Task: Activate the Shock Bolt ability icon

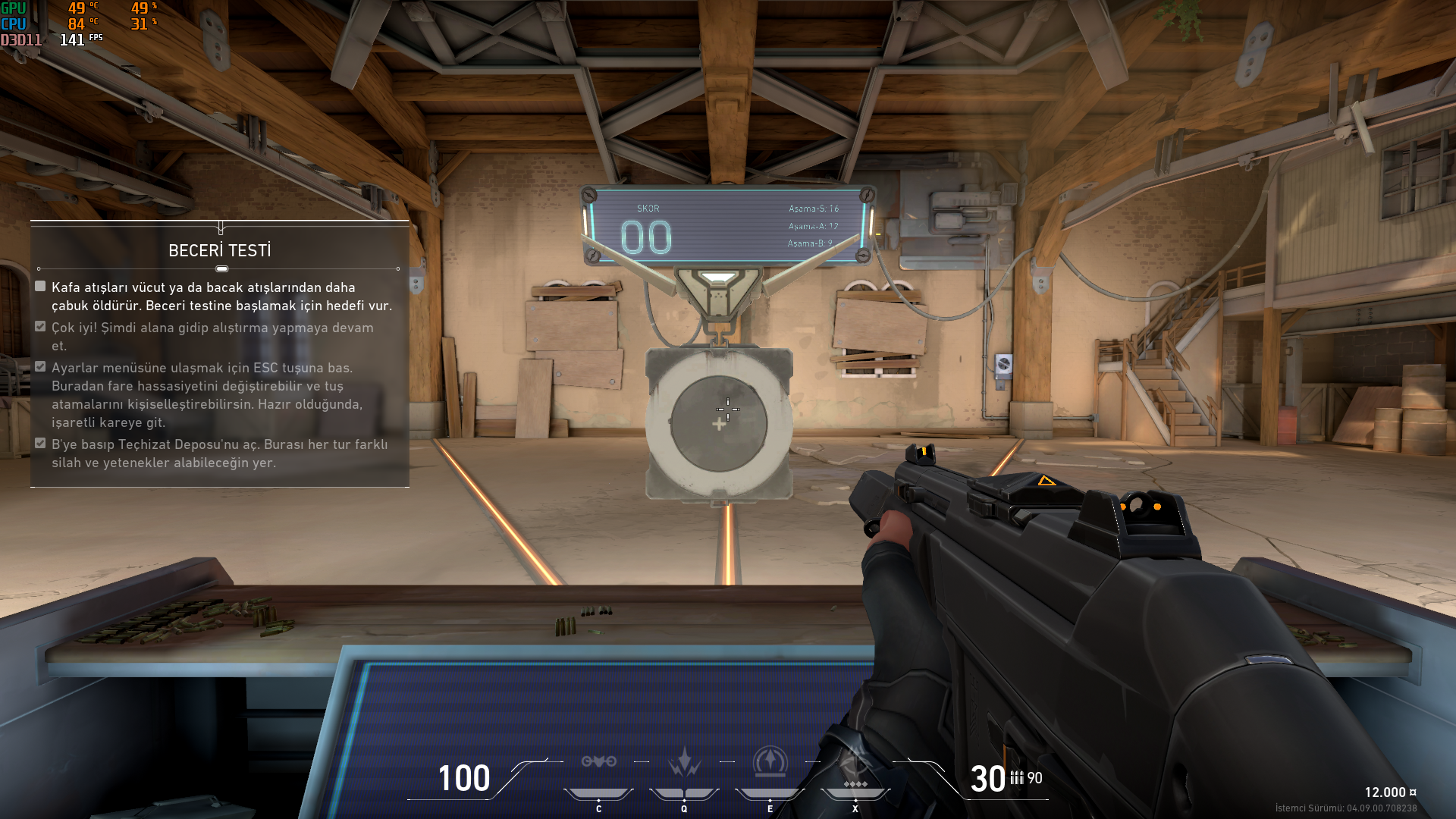Action: pos(684,762)
